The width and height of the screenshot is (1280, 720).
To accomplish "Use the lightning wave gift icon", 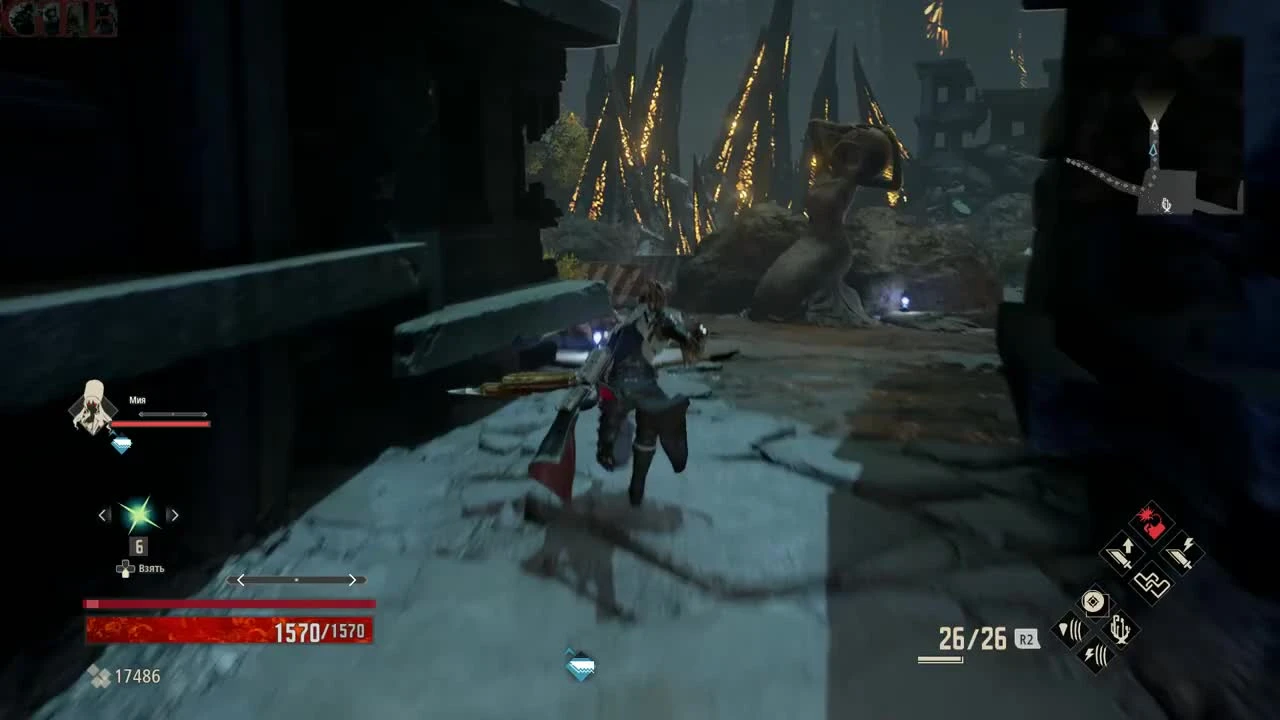I will coord(1094,654).
